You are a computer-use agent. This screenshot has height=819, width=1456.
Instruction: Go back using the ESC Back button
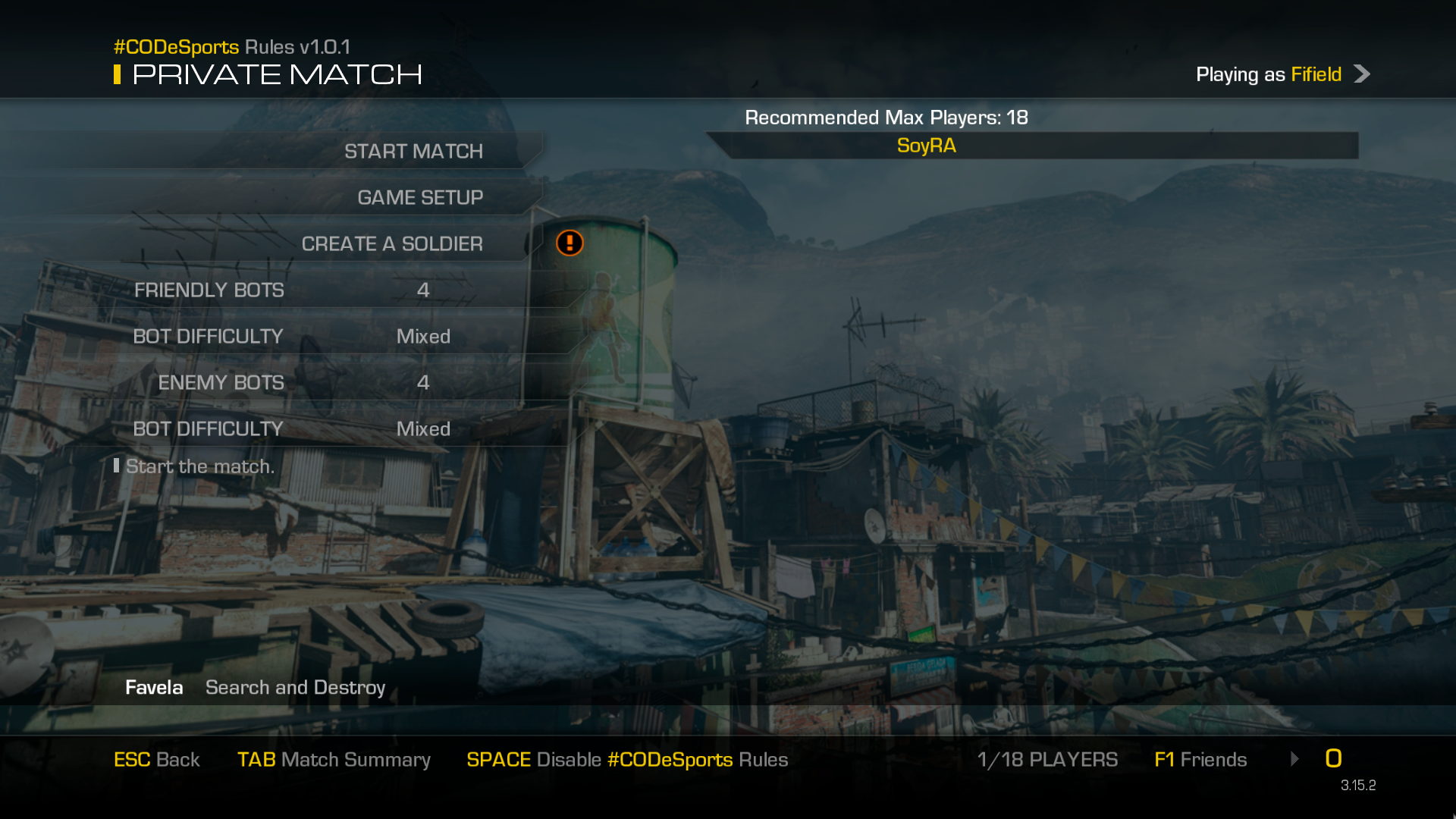click(x=156, y=759)
